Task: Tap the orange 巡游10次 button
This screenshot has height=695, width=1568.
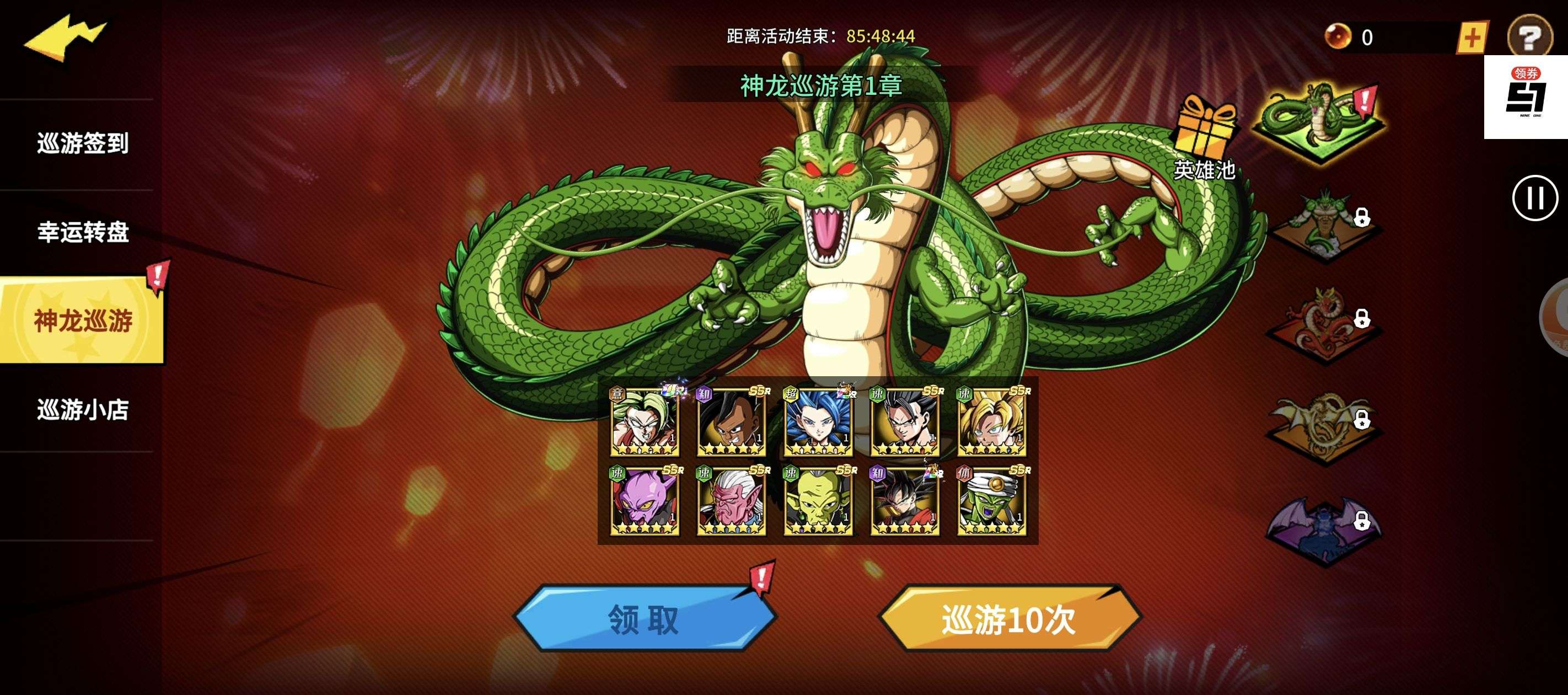Action: point(1008,619)
